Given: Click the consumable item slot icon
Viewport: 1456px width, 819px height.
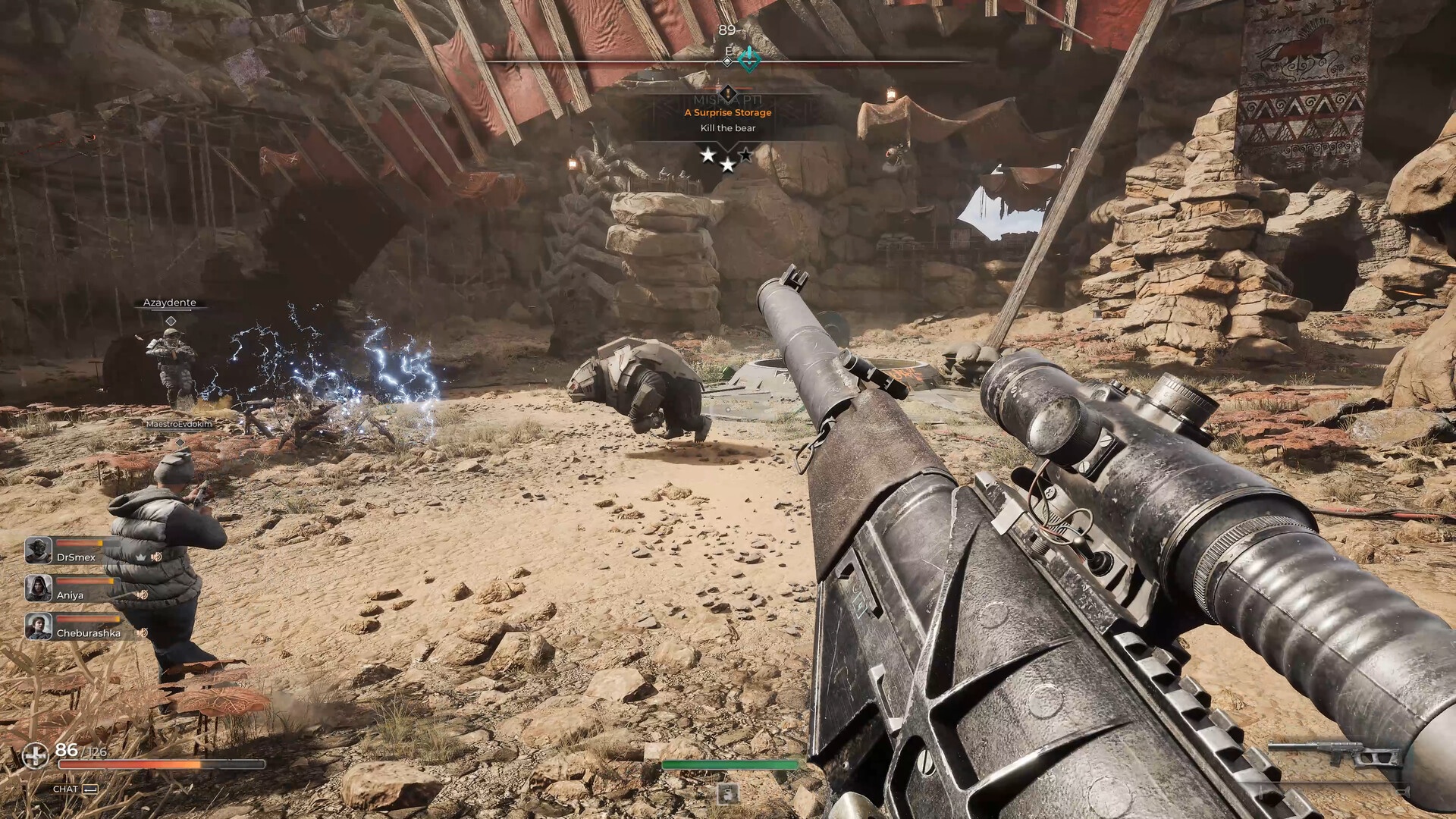Looking at the screenshot, I should tap(727, 793).
